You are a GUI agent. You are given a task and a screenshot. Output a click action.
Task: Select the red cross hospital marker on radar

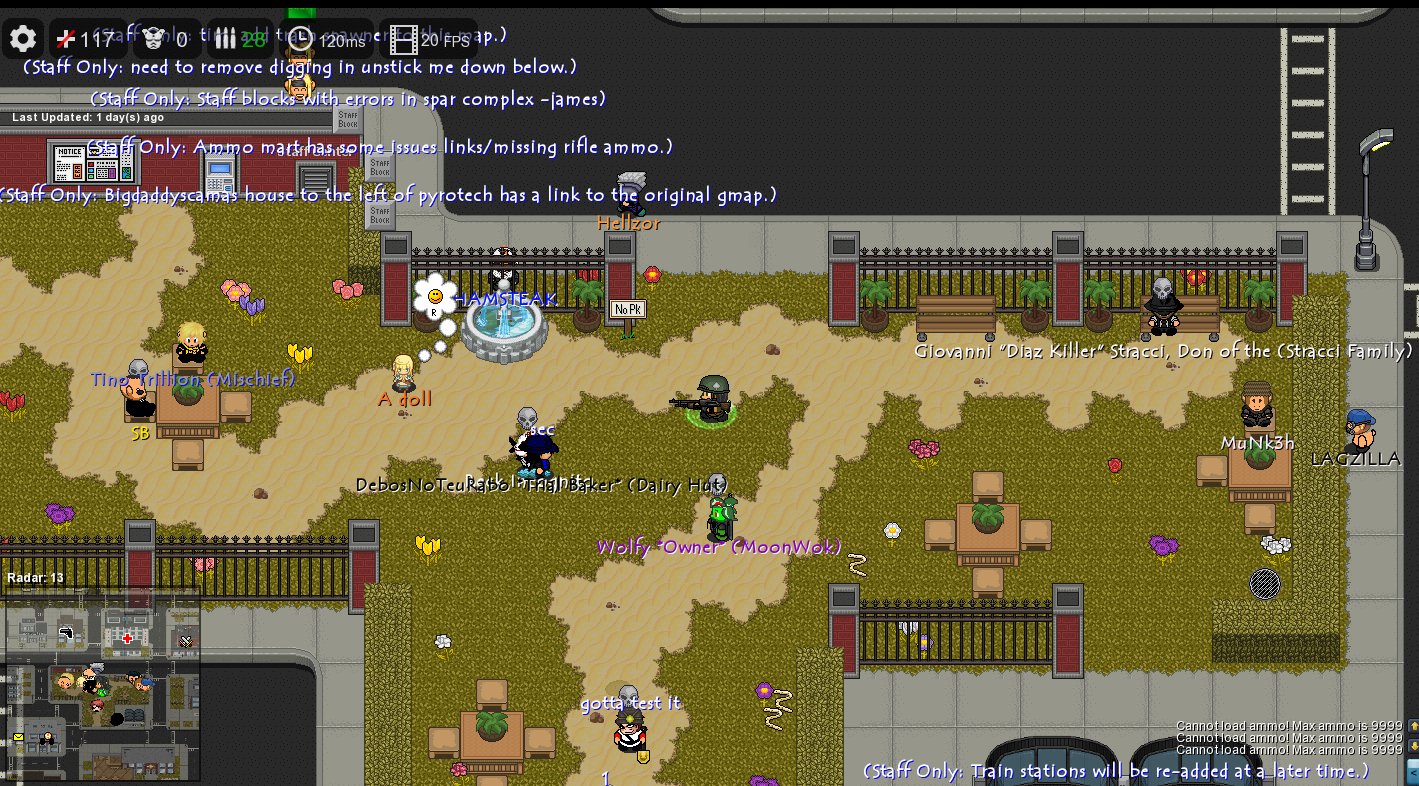127,638
